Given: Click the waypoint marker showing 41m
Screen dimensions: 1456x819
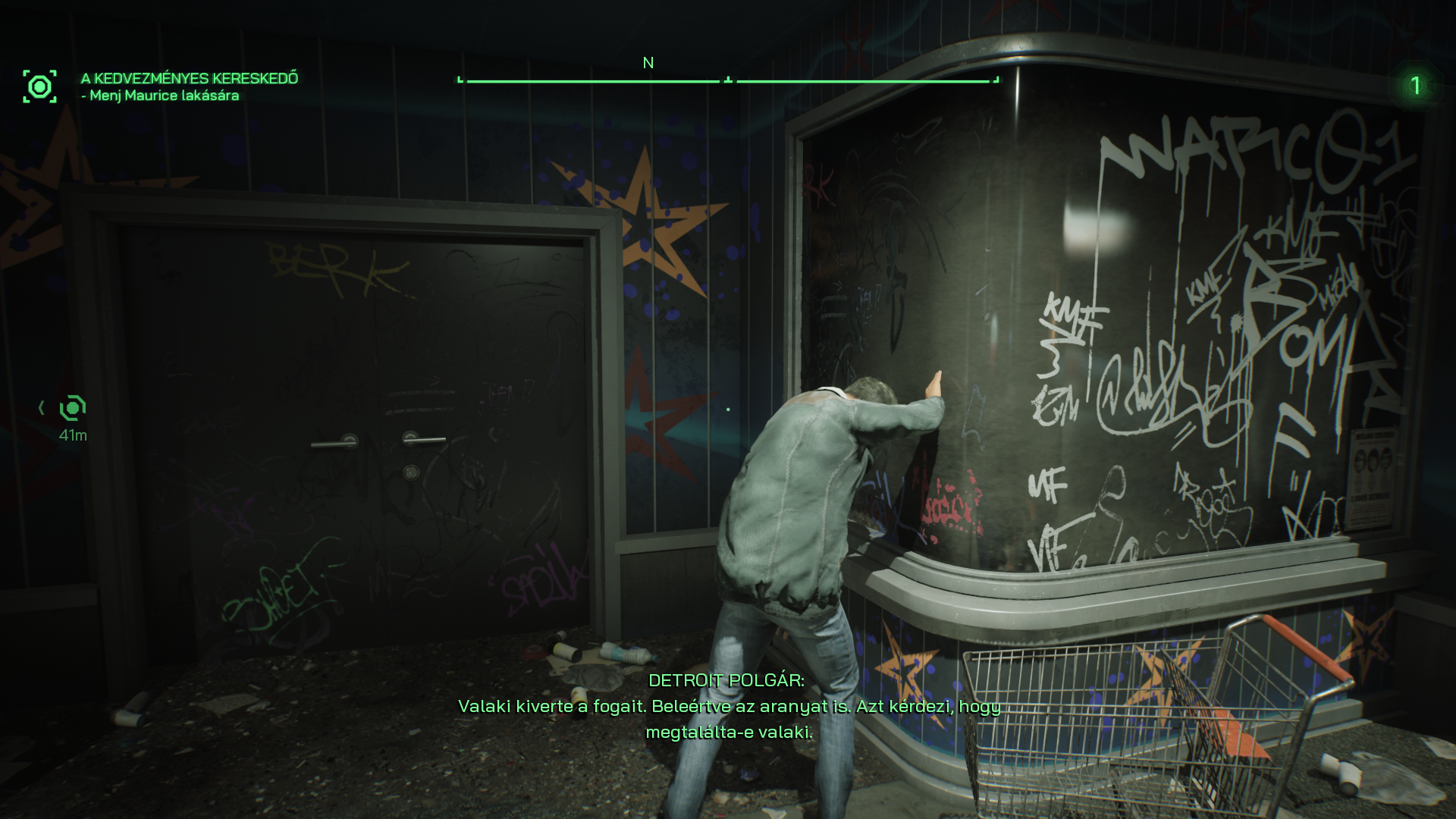Looking at the screenshot, I should pyautogui.click(x=73, y=409).
